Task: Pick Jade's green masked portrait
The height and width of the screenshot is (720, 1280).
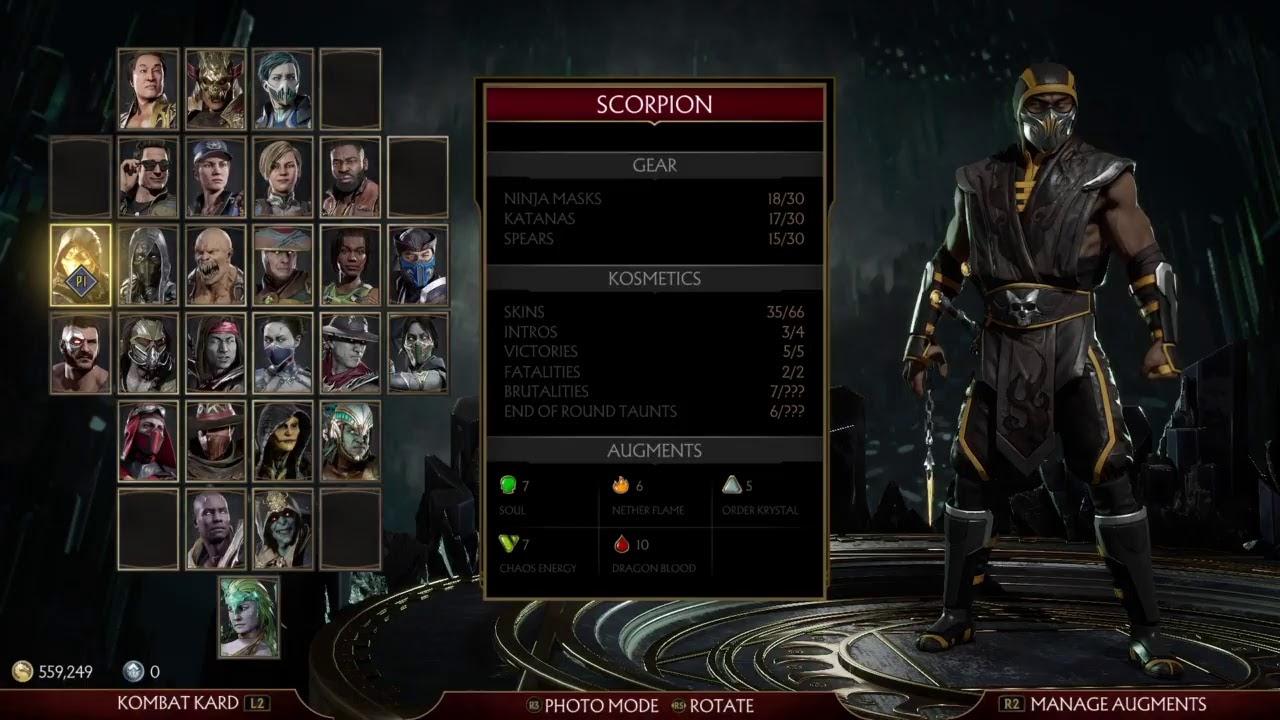Action: pos(418,353)
